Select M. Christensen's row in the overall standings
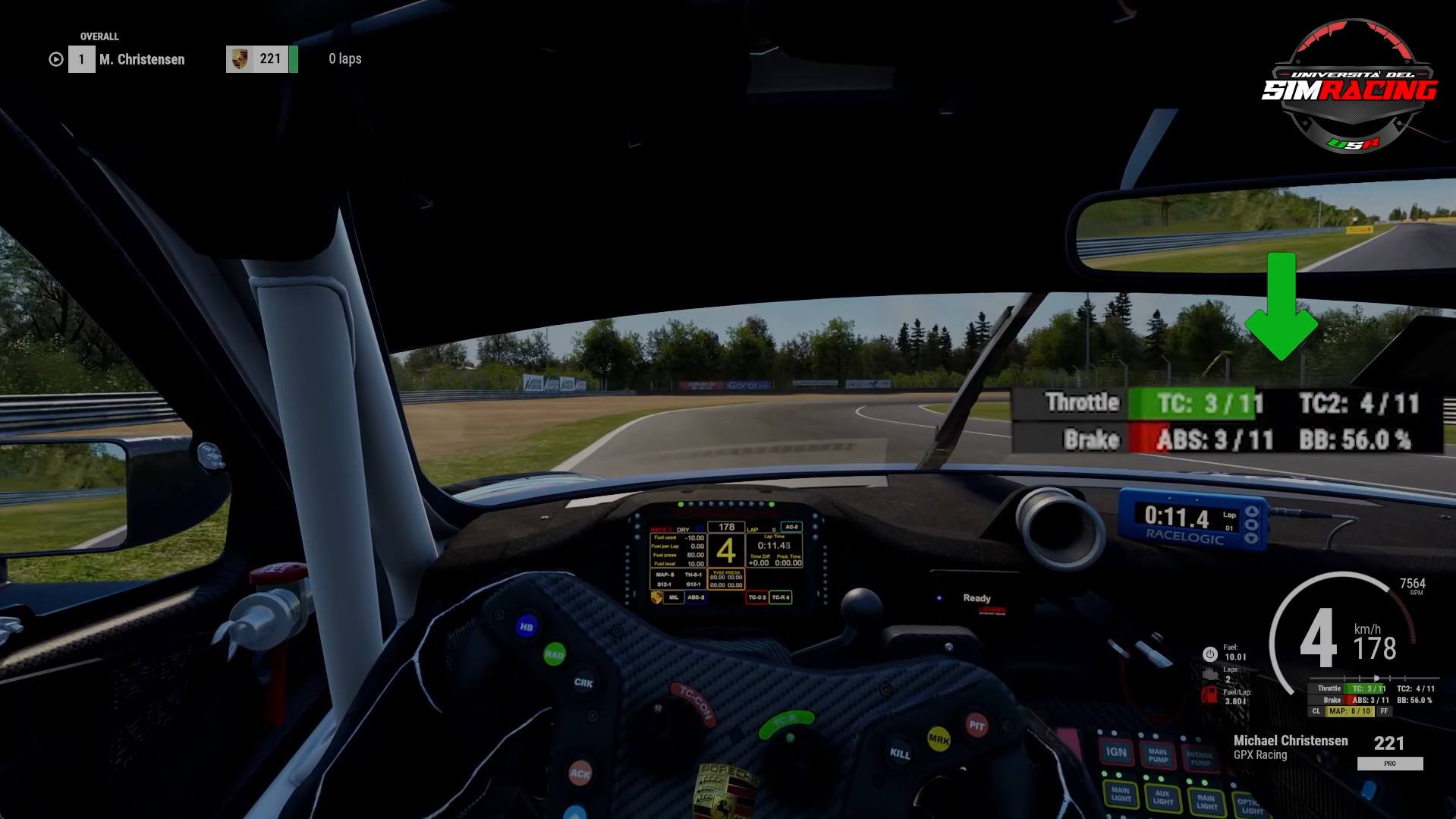1456x819 pixels. [142, 59]
